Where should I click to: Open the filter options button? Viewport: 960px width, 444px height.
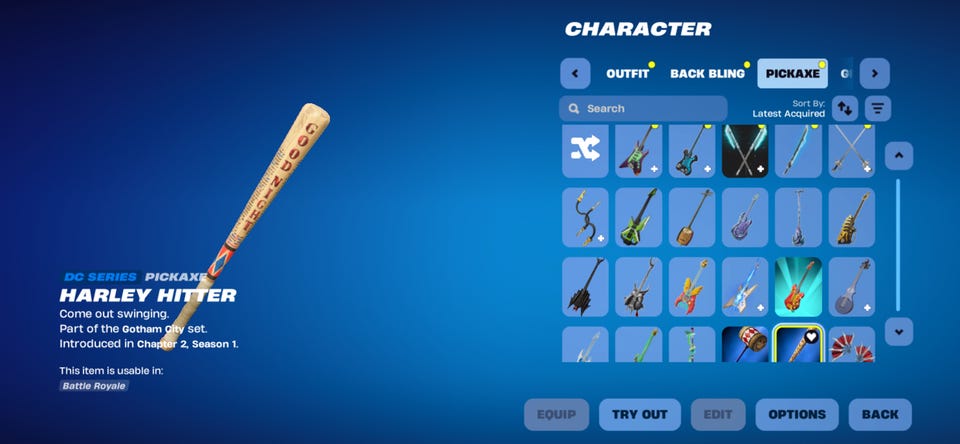[x=878, y=108]
